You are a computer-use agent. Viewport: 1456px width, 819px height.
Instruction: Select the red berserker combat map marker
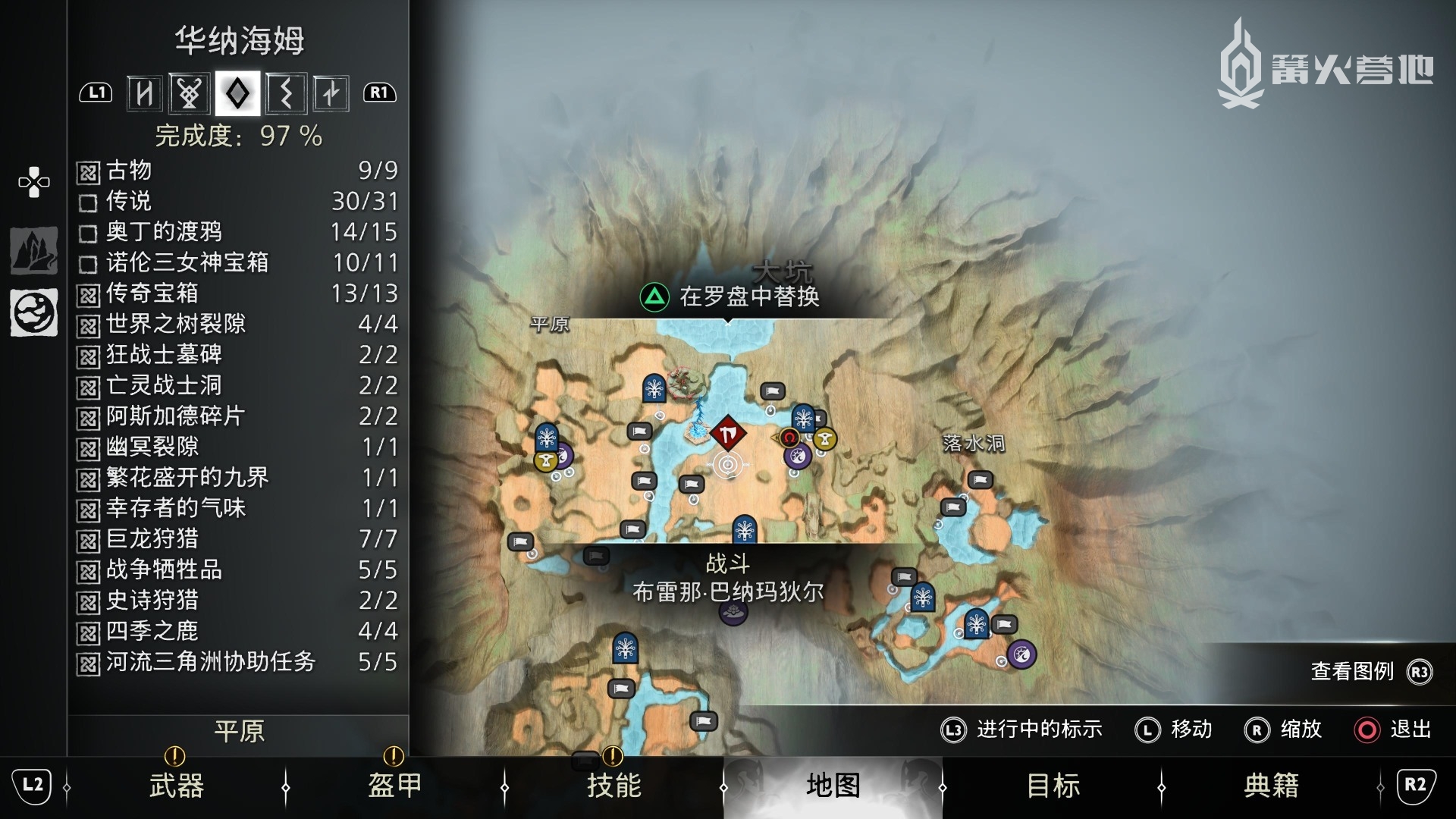coord(728,434)
